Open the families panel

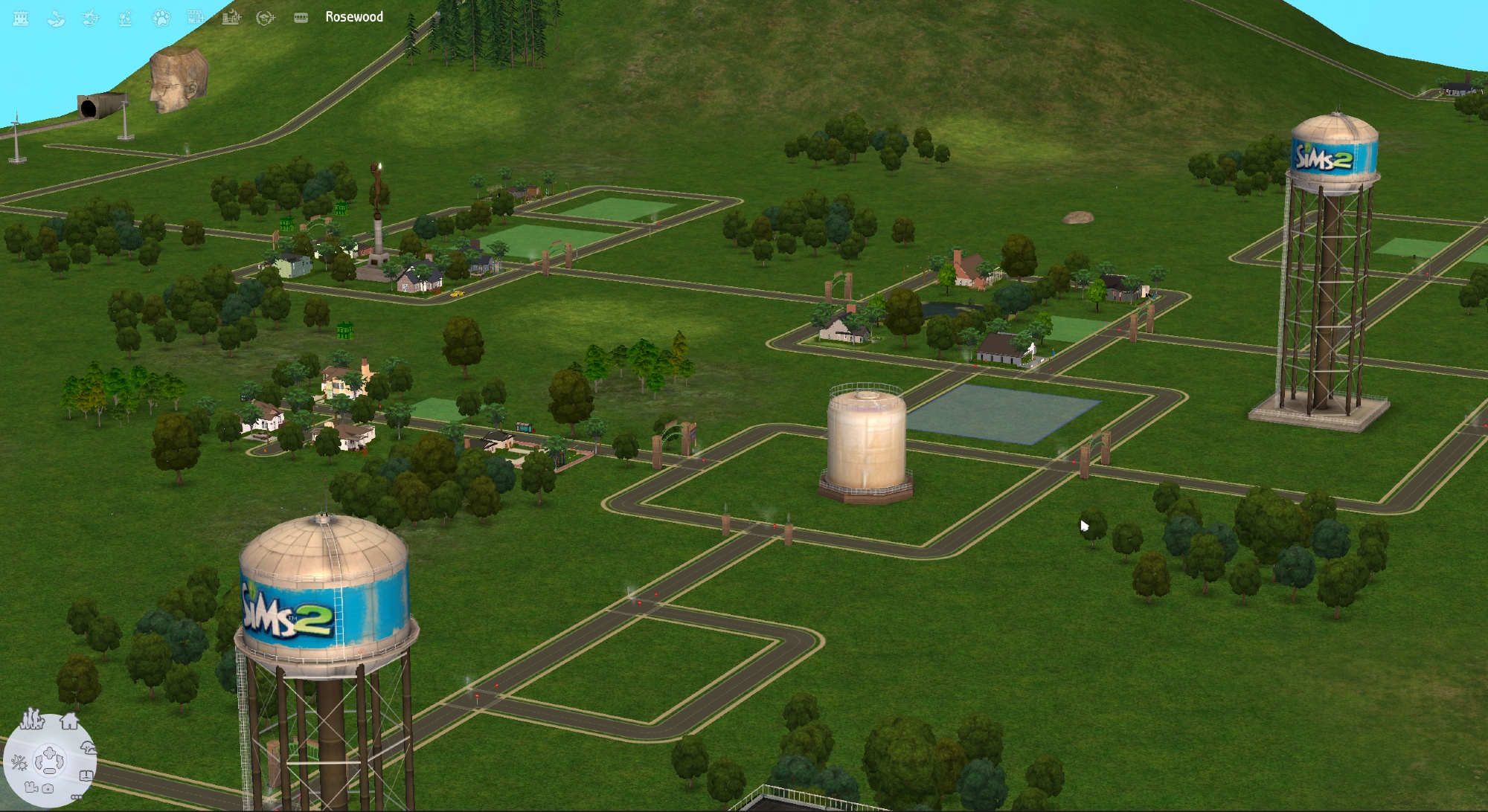[x=32, y=719]
